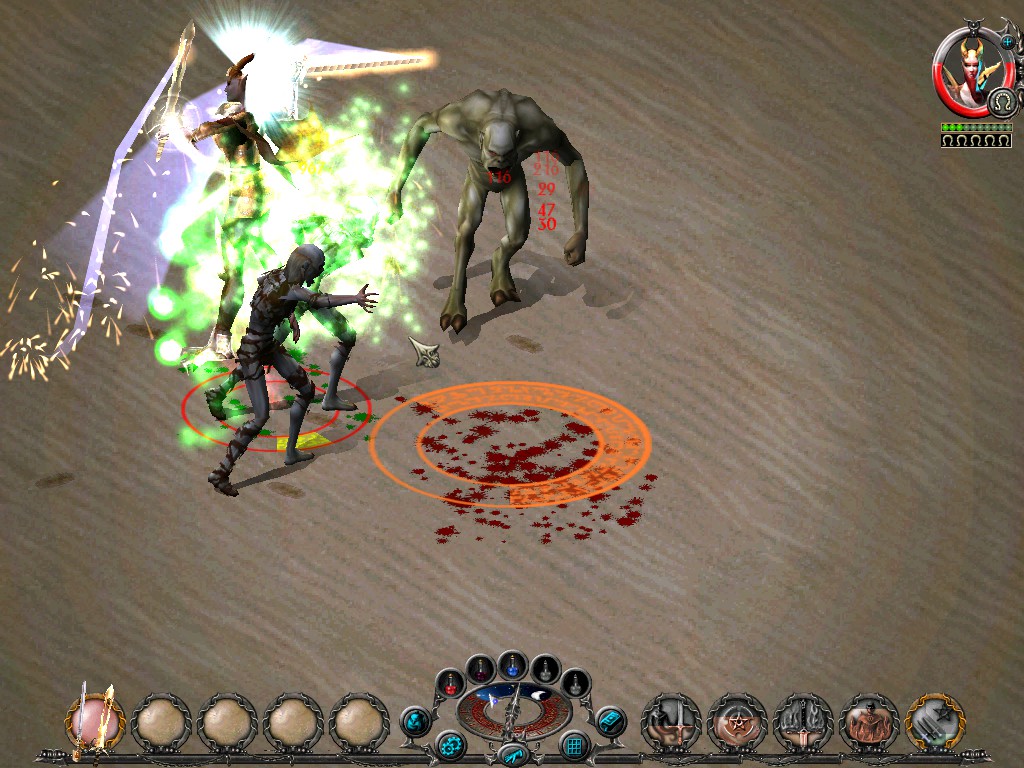Open the blue gear options button
Viewport: 1024px width, 768px height.
[x=450, y=745]
